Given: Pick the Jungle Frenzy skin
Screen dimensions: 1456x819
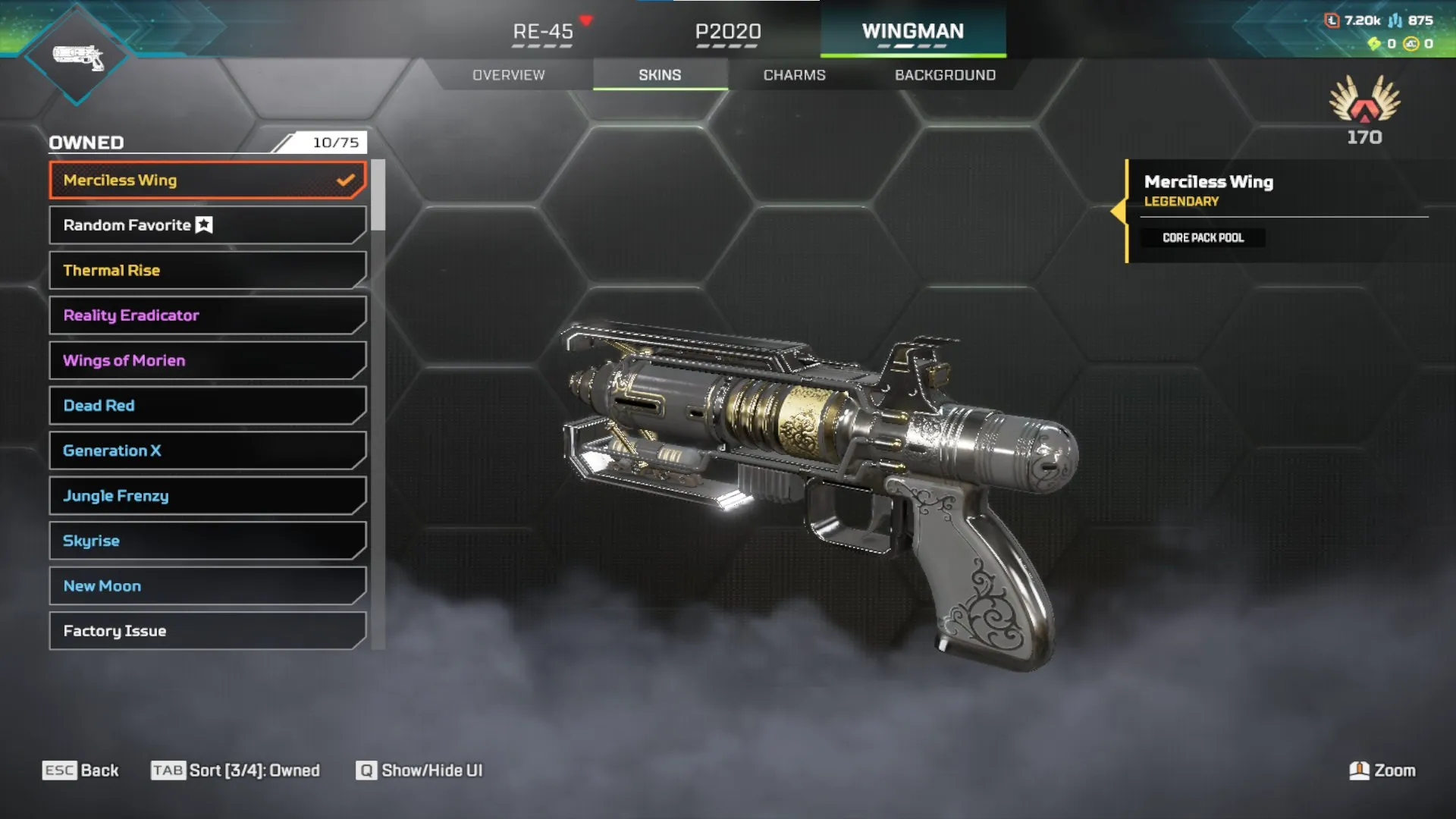Looking at the screenshot, I should pos(207,496).
